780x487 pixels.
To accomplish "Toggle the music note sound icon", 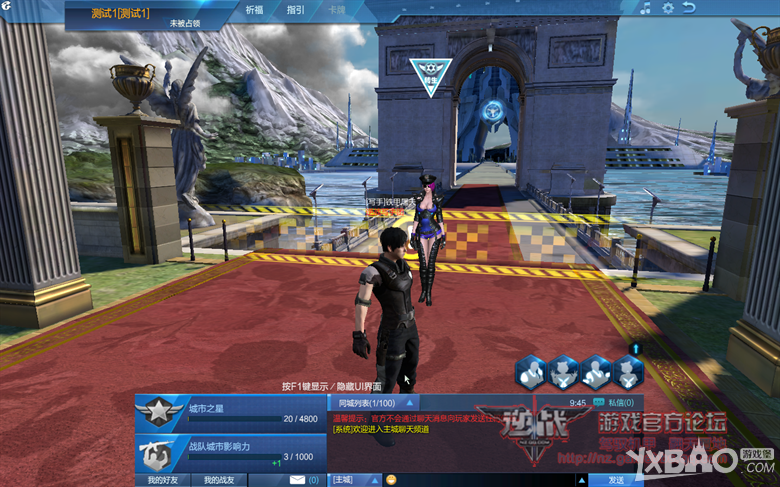I will [646, 8].
